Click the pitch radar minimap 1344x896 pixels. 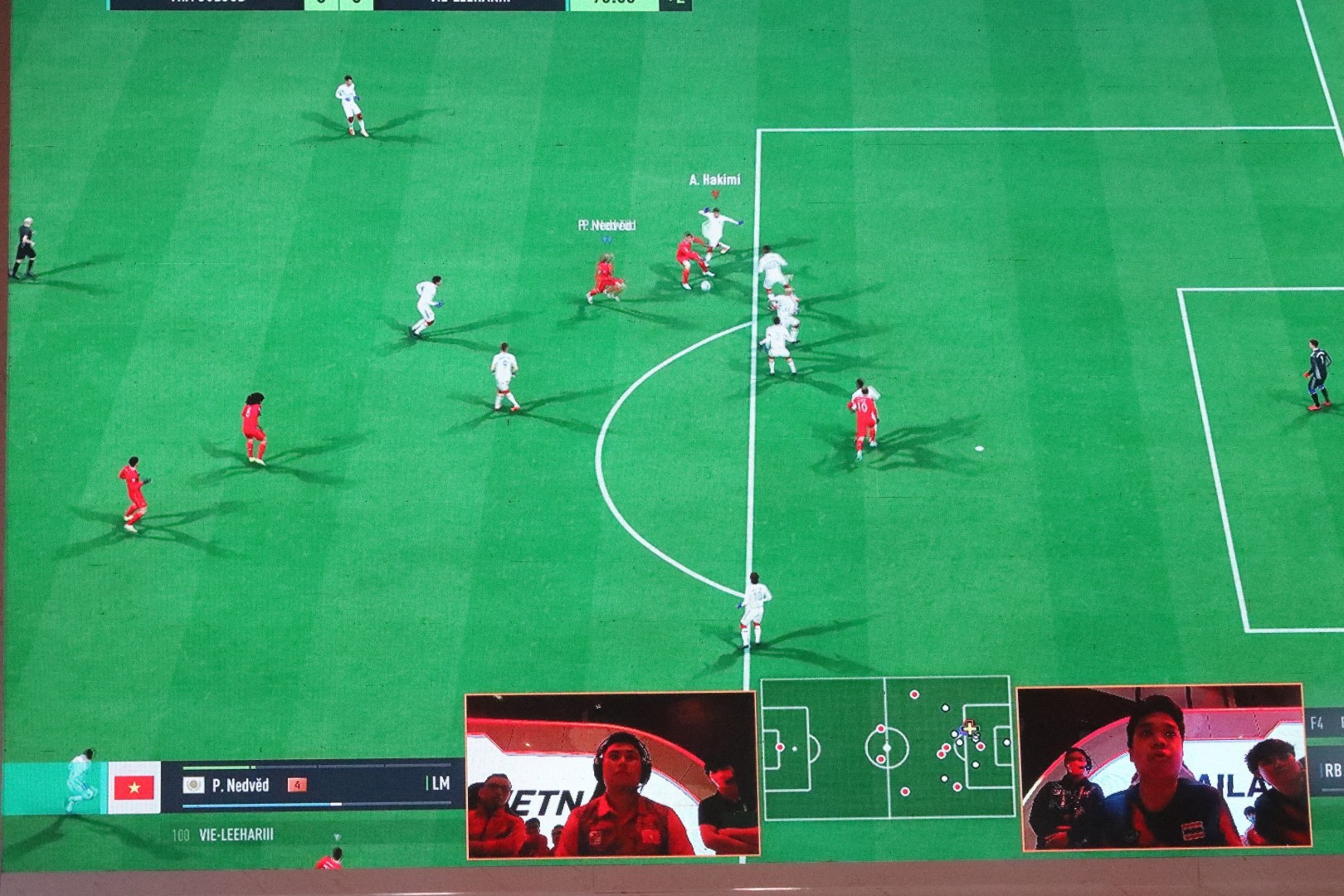point(887,747)
